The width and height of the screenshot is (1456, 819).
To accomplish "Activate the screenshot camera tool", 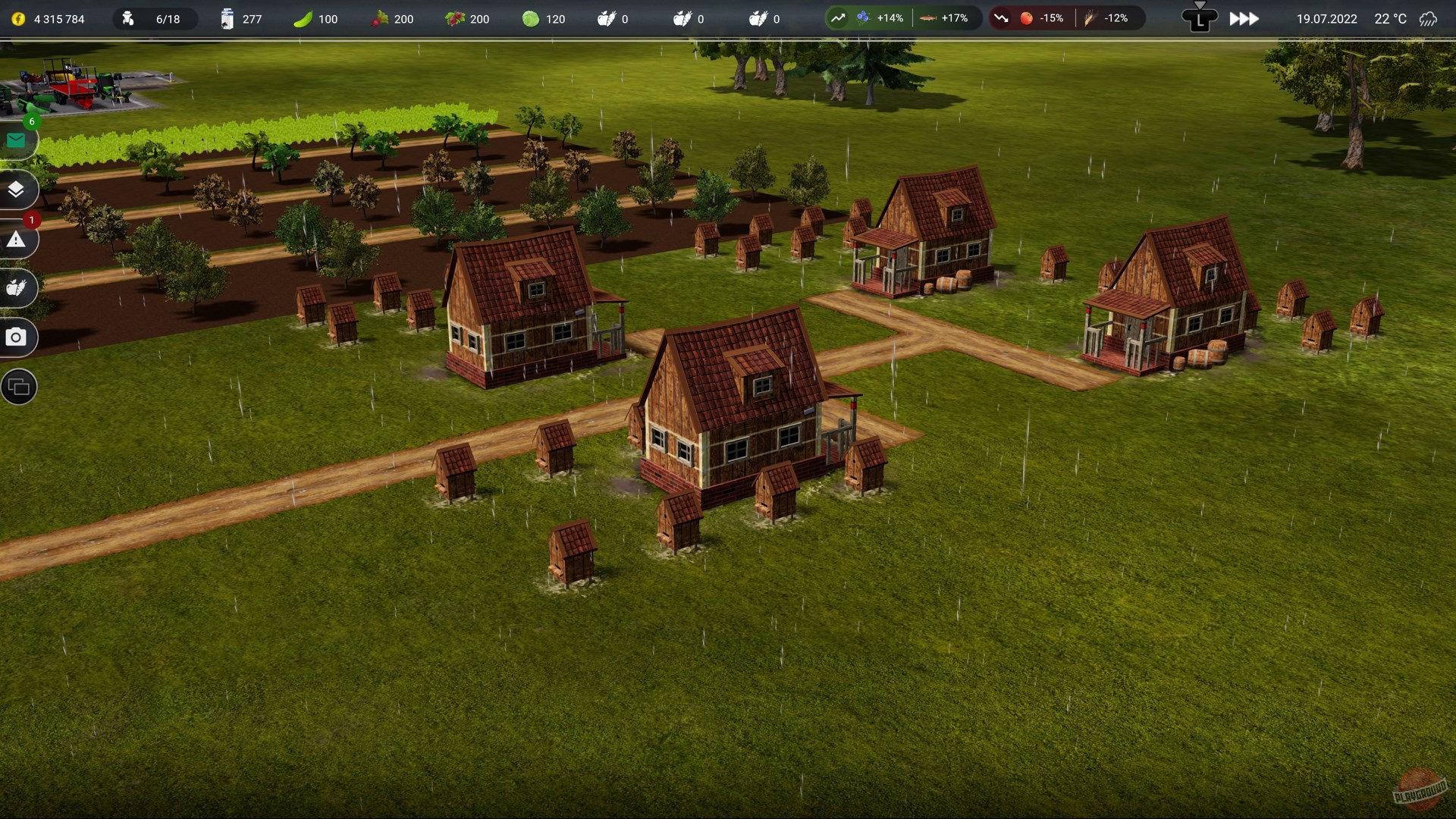I will click(x=17, y=338).
